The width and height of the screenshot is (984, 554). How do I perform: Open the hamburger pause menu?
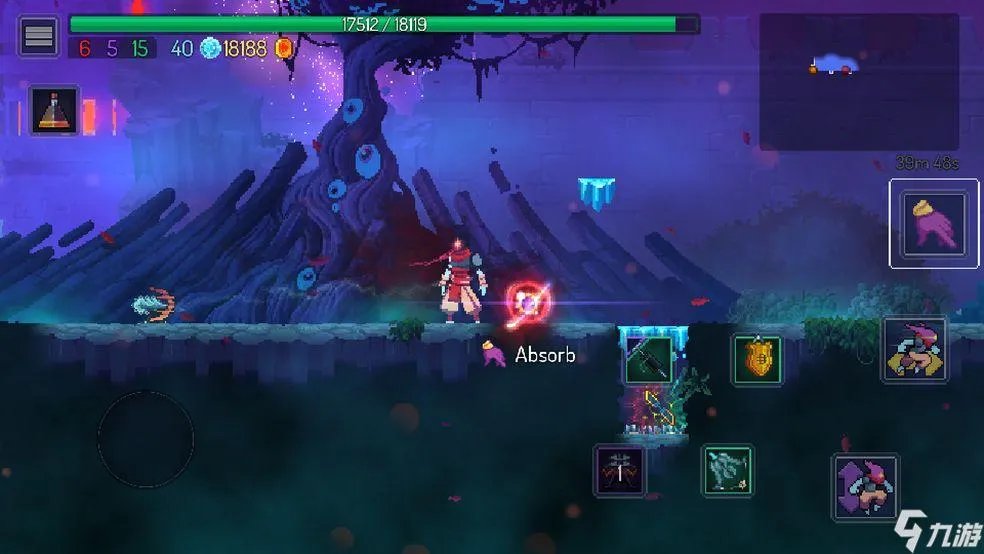click(39, 37)
